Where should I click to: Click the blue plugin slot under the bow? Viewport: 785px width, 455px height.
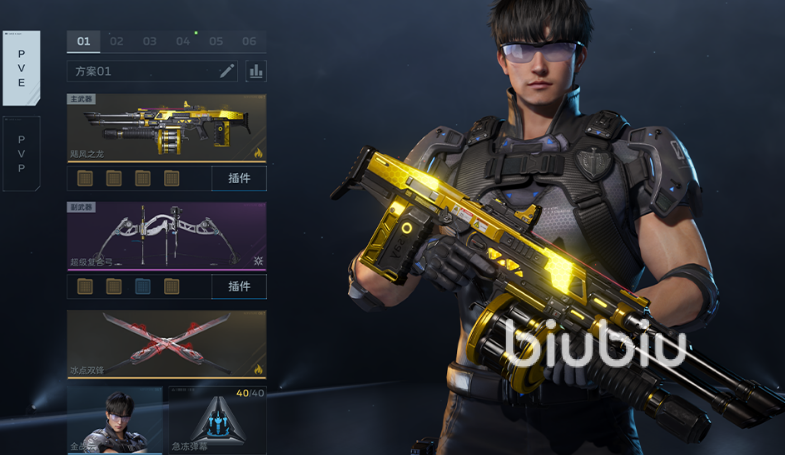tap(143, 286)
